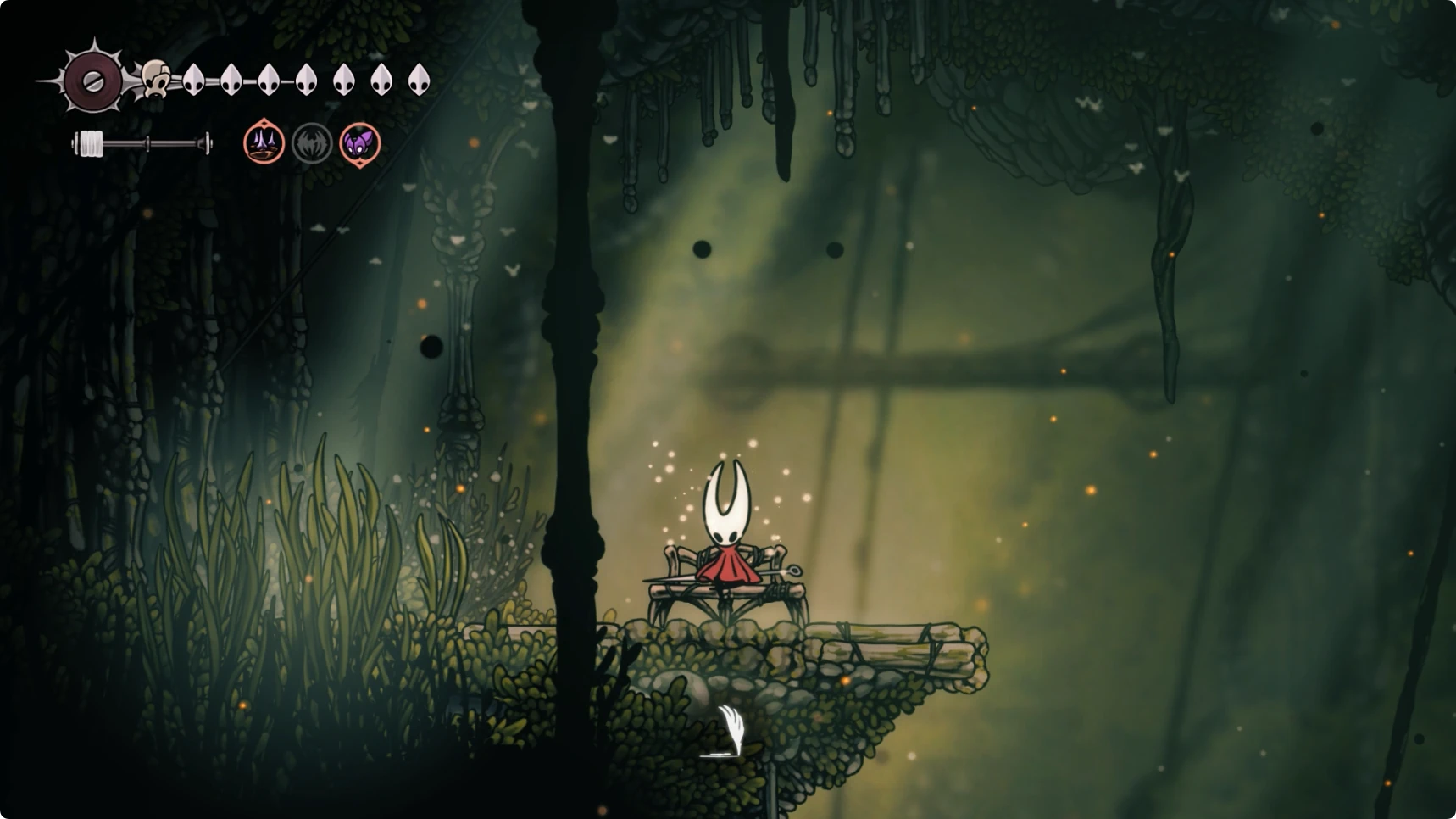Activate the purple fly tool icon
Screen dimensions: 1456x819
coord(360,143)
